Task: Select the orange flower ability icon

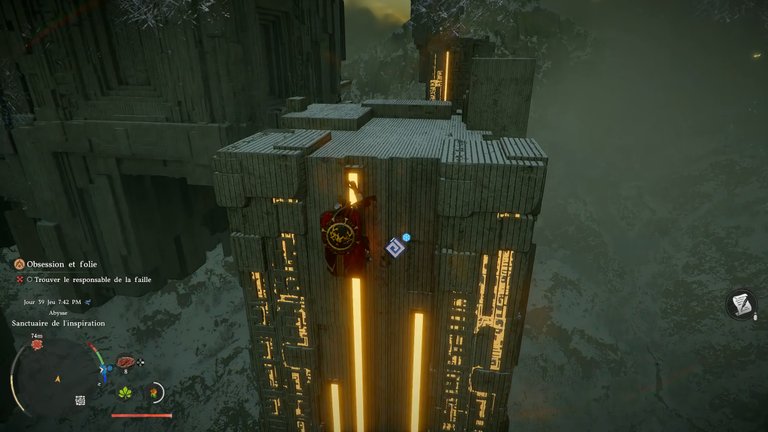Action: 155,392
